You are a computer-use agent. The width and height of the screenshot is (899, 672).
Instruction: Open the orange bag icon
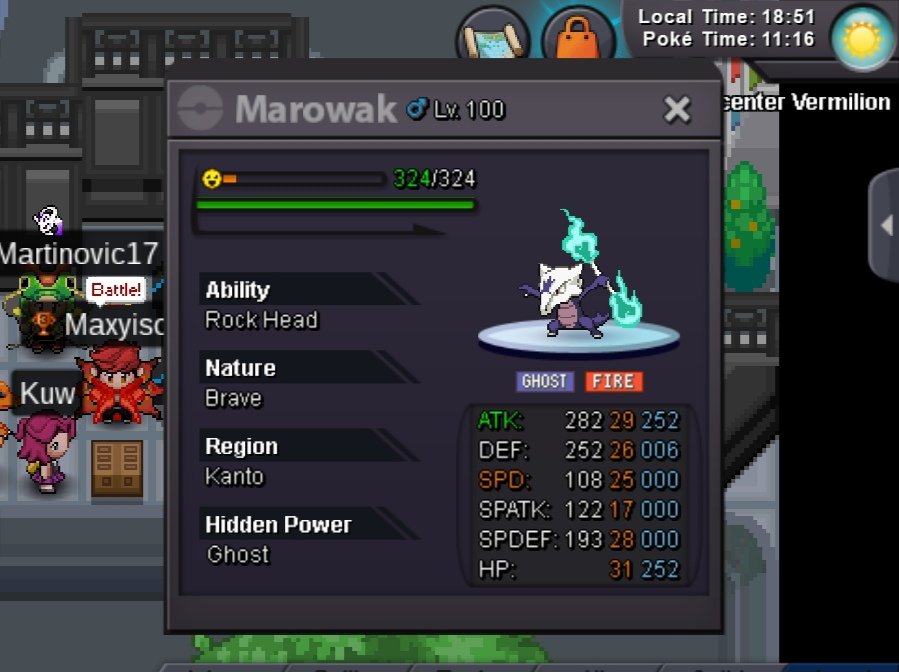(x=578, y=42)
